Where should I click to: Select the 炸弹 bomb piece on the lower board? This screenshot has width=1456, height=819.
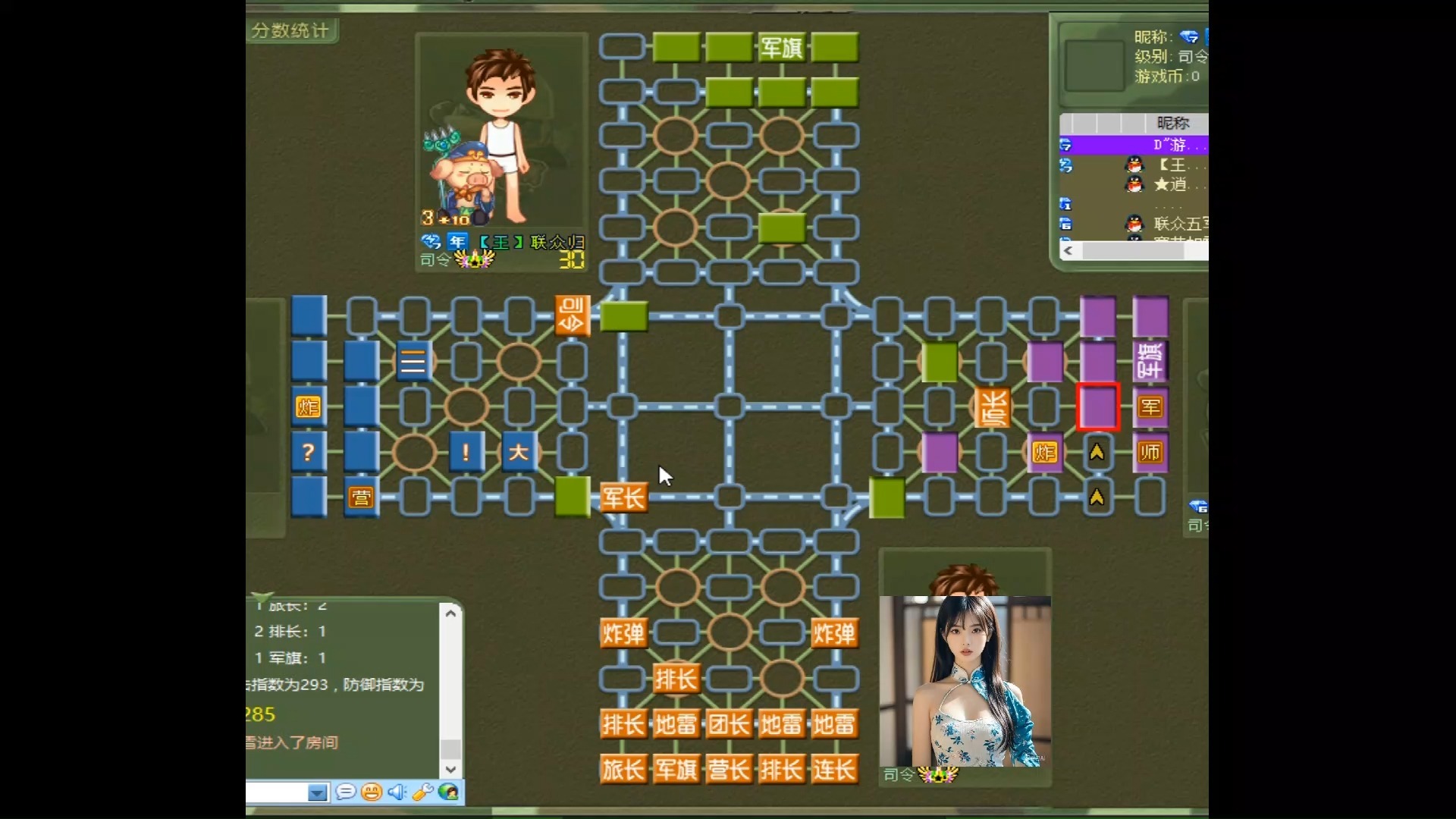(623, 633)
